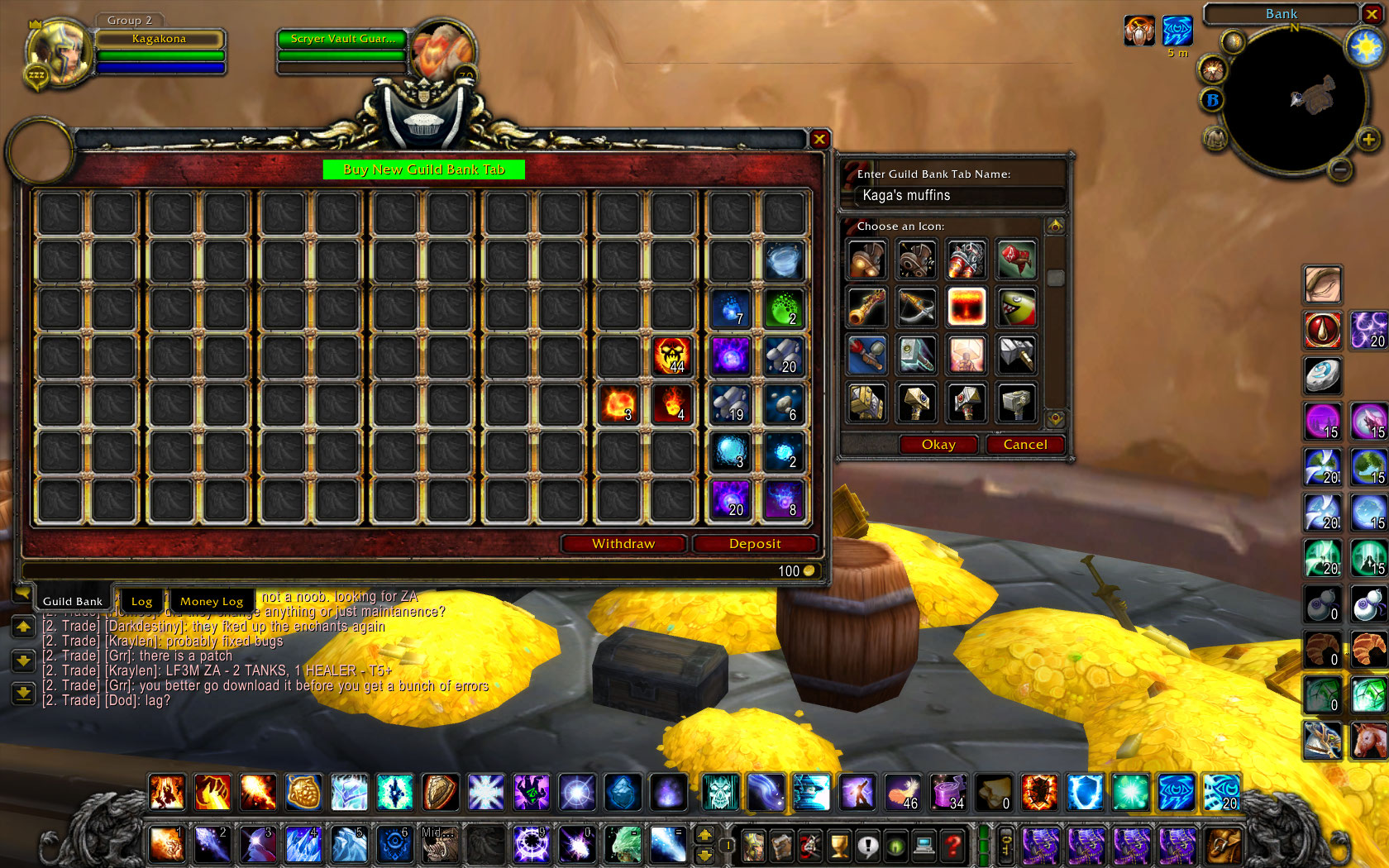Click the Buy New Guild Bank Tab button
The image size is (1389, 868).
[423, 169]
